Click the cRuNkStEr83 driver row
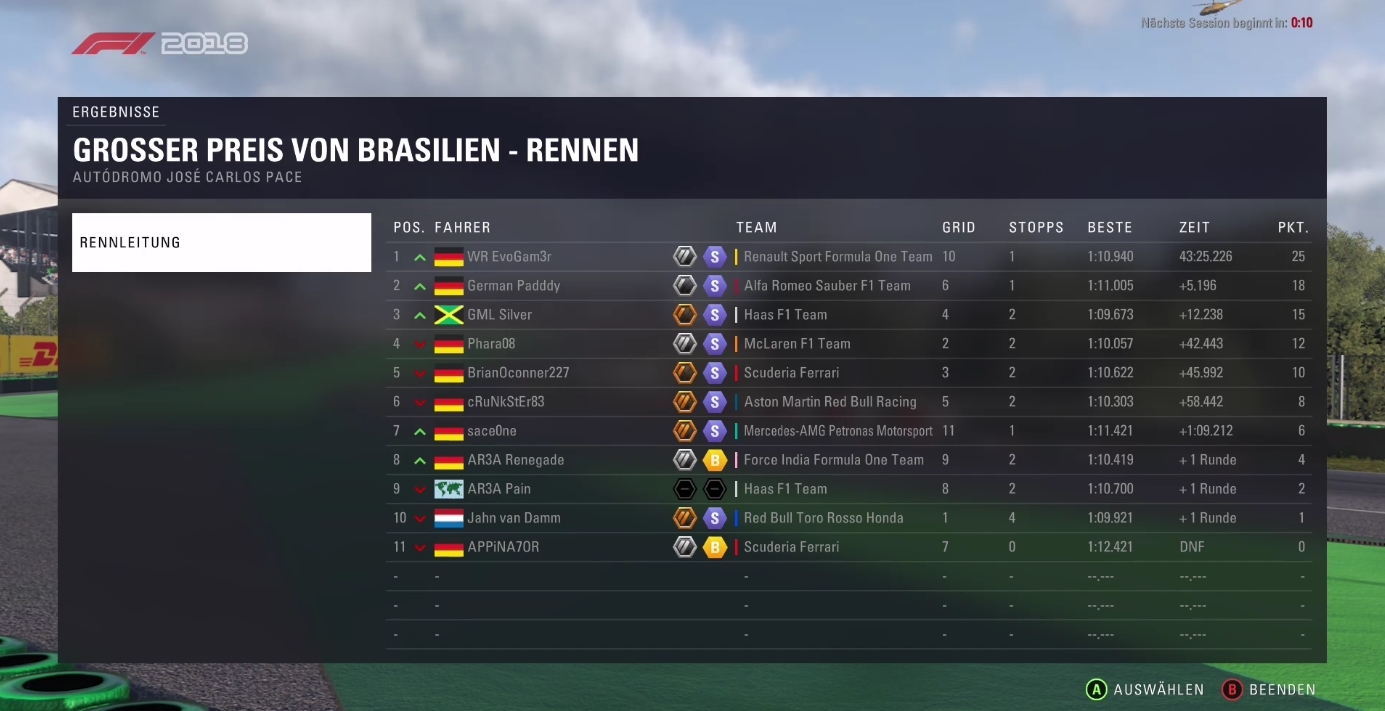The image size is (1385, 711). (505, 402)
